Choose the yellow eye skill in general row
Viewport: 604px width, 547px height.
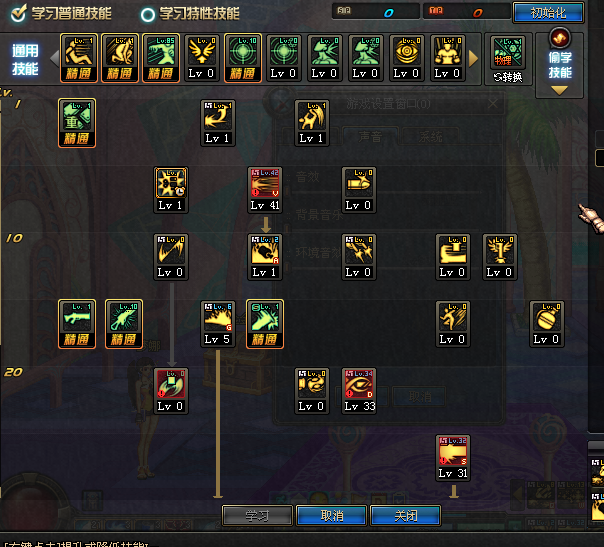tap(406, 52)
